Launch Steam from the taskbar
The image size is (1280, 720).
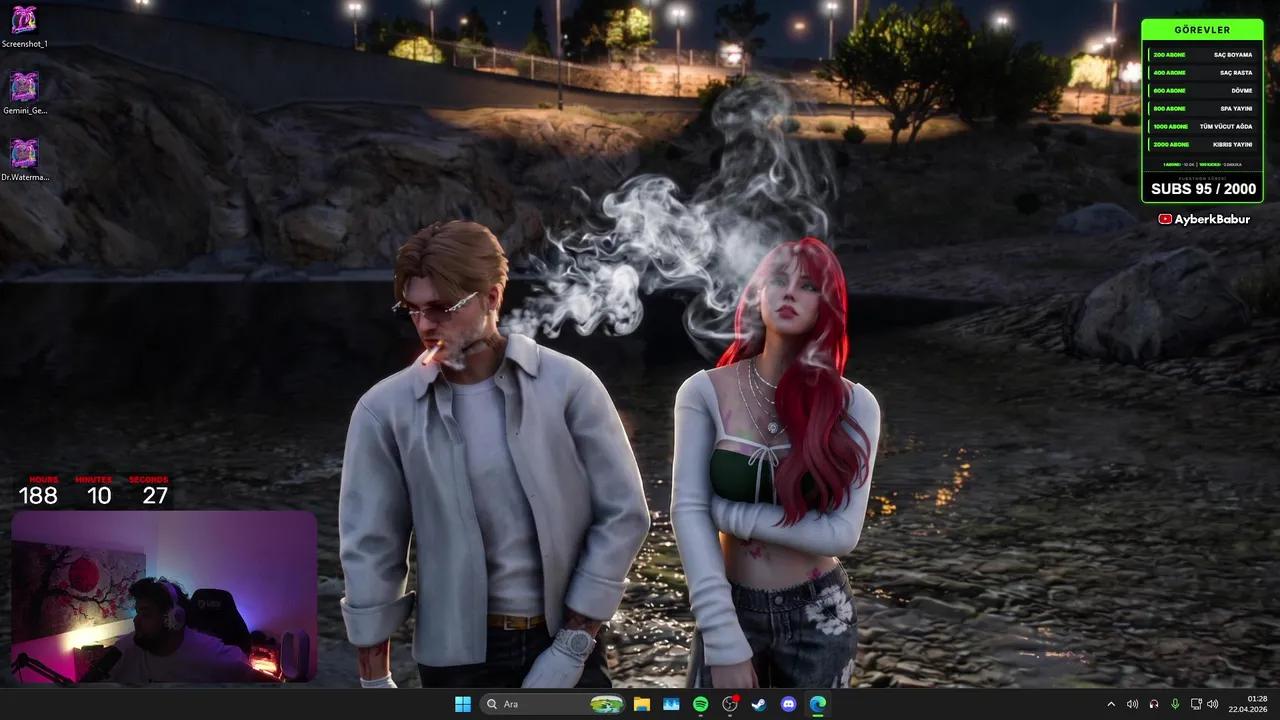[x=757, y=704]
